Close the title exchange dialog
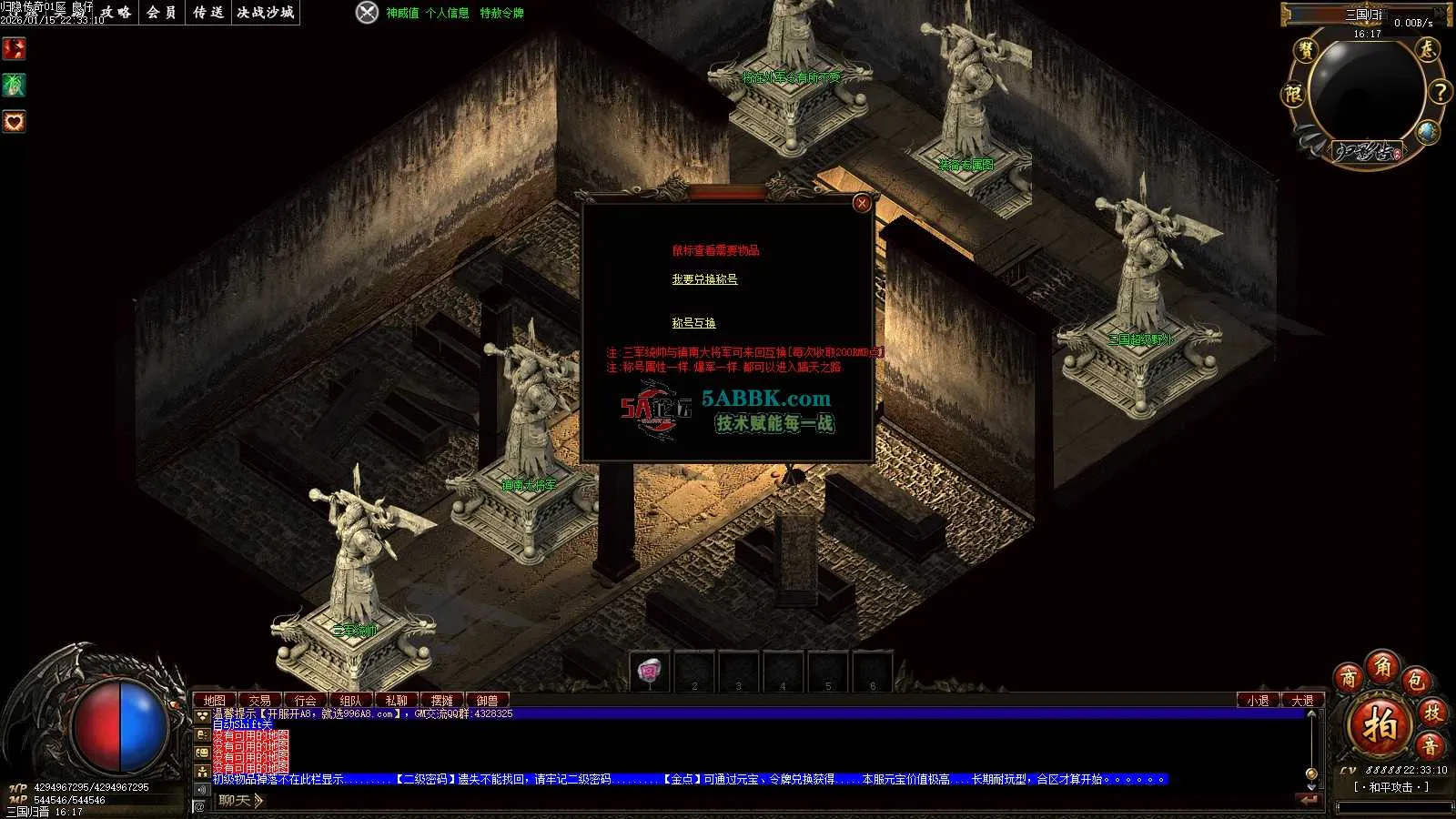The width and height of the screenshot is (1456, 819). (x=861, y=204)
